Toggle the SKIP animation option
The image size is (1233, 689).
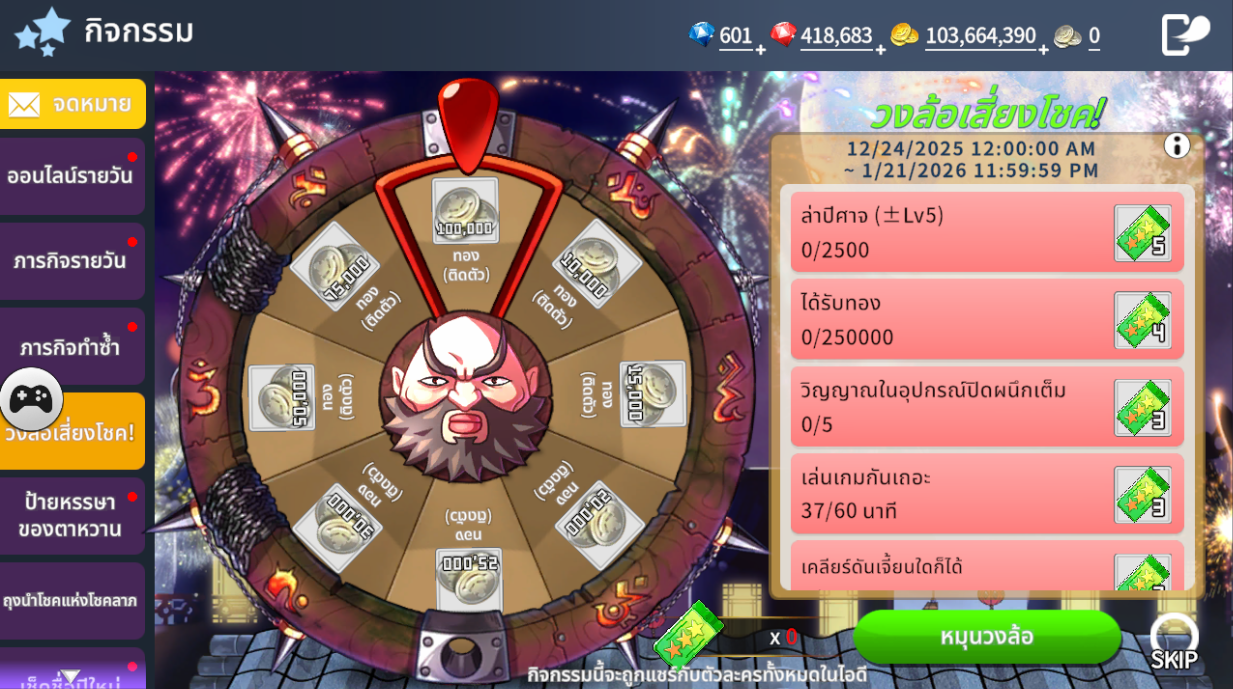1173,641
